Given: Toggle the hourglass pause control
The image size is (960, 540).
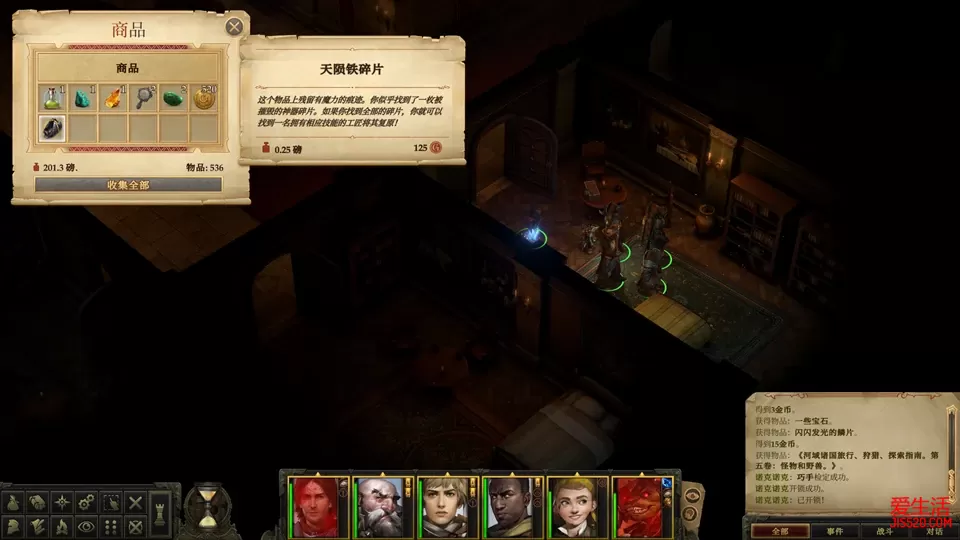Looking at the screenshot, I should pyautogui.click(x=208, y=508).
